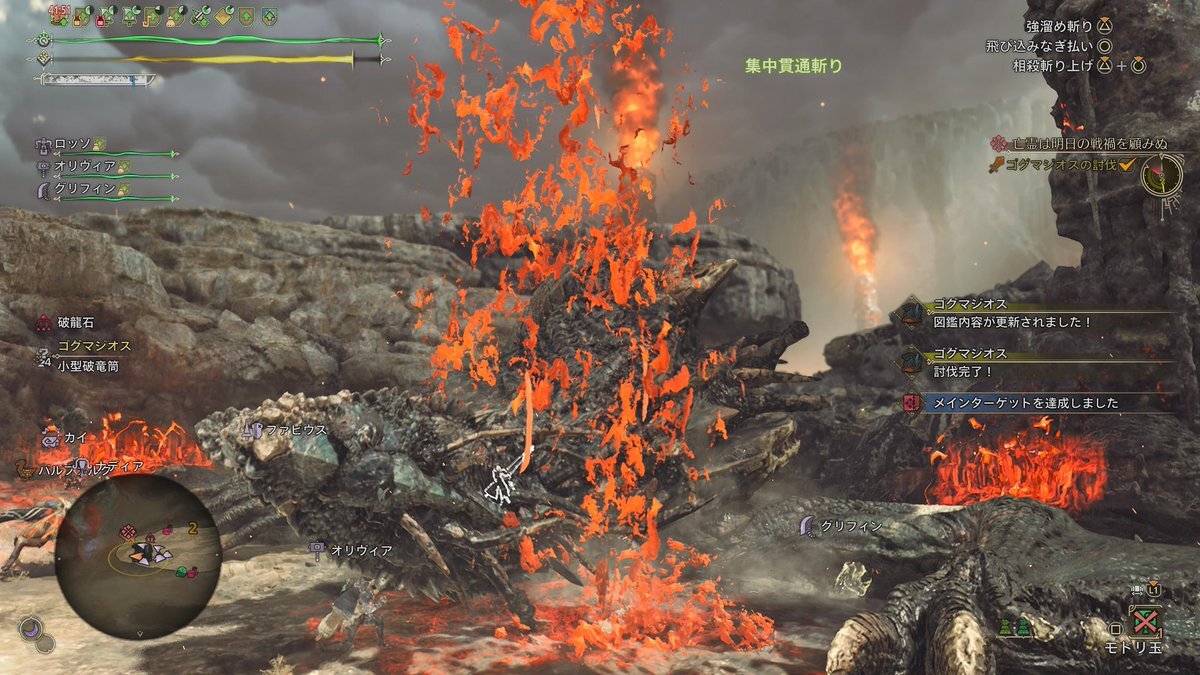Open the 図鑑内容が更新されました notification

[x=1010, y=322]
